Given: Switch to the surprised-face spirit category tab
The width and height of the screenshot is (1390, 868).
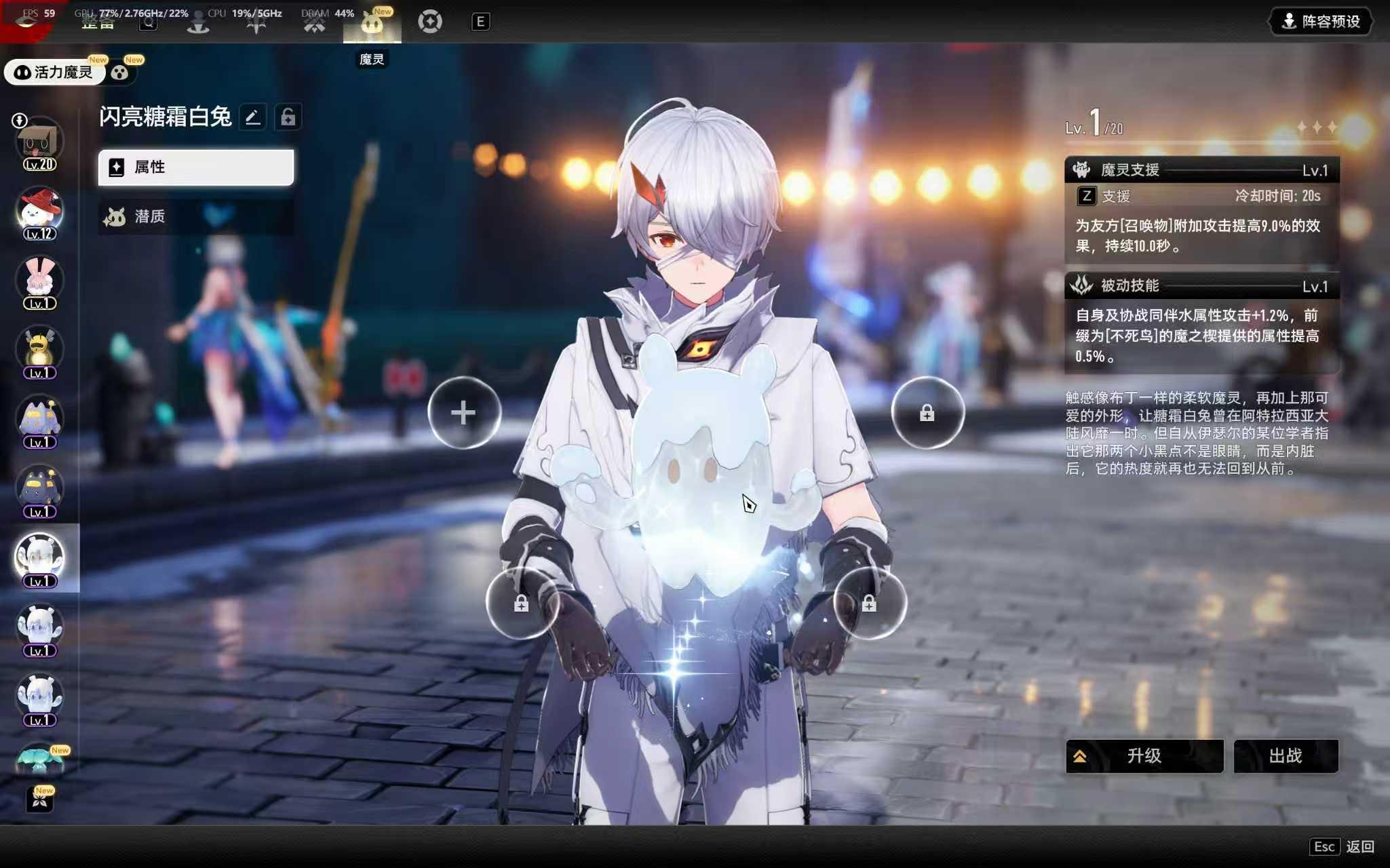Looking at the screenshot, I should pos(120,73).
